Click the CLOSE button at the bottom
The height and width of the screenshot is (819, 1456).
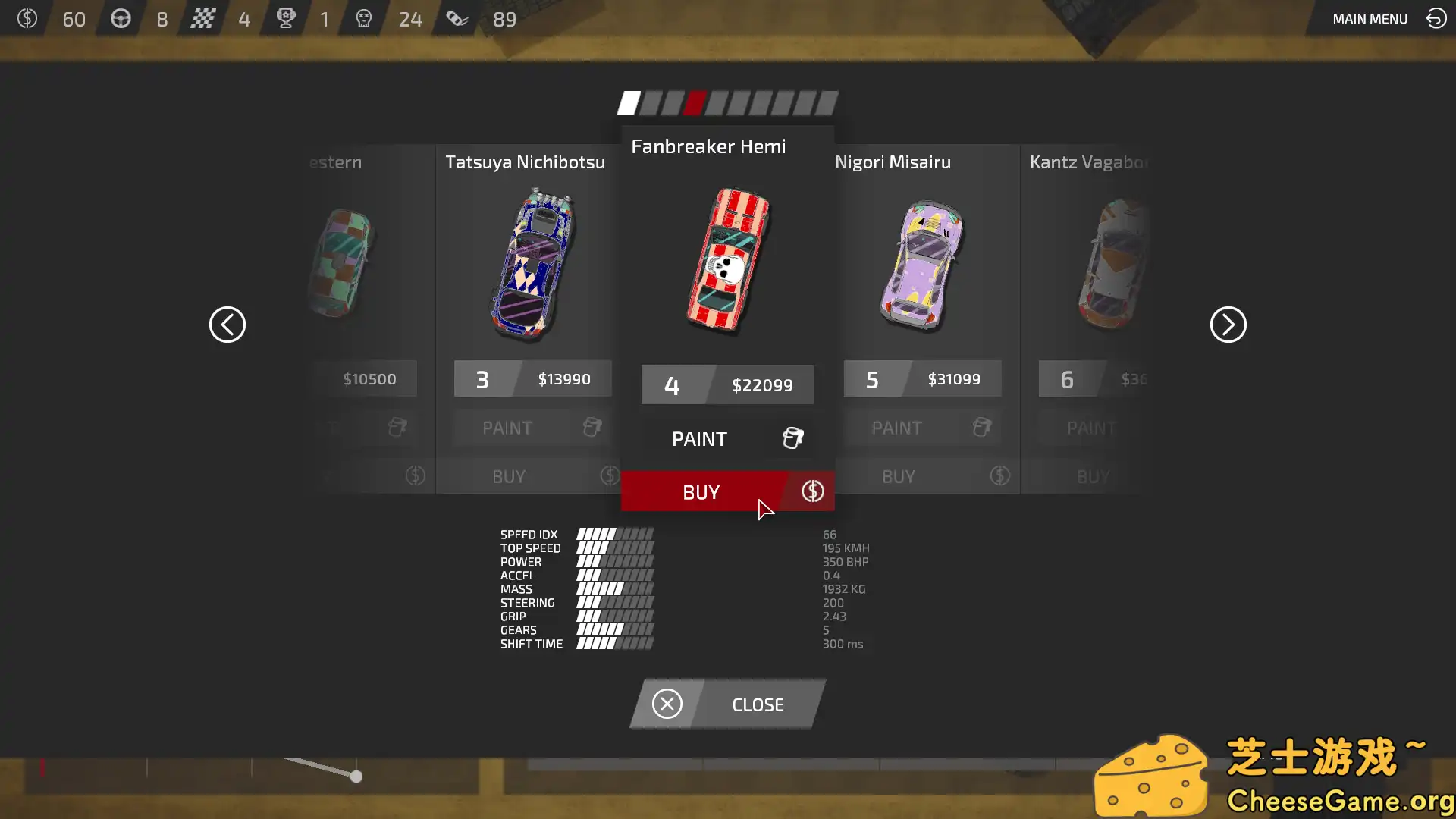[x=758, y=704]
